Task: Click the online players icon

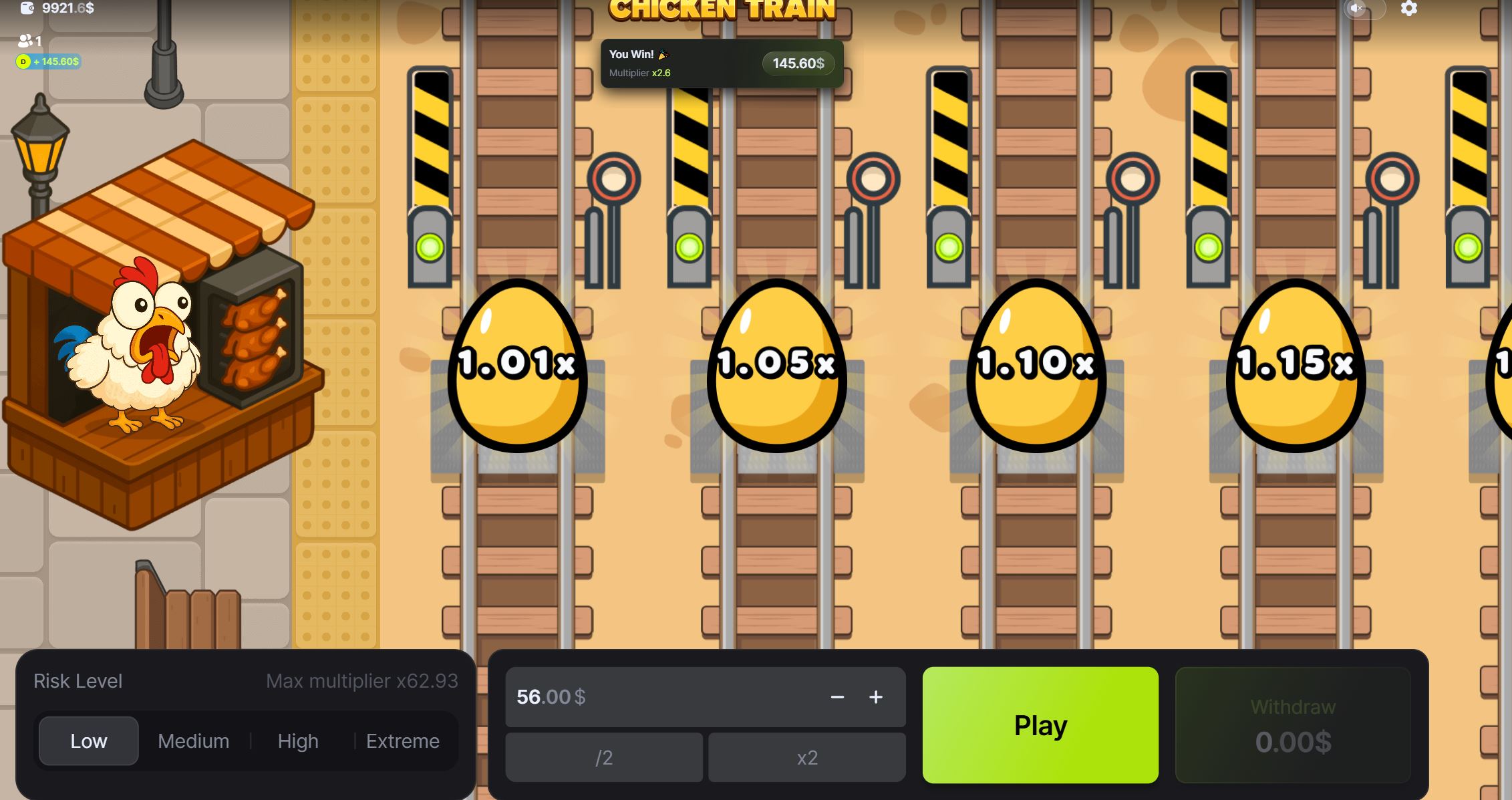Action: tap(25, 40)
